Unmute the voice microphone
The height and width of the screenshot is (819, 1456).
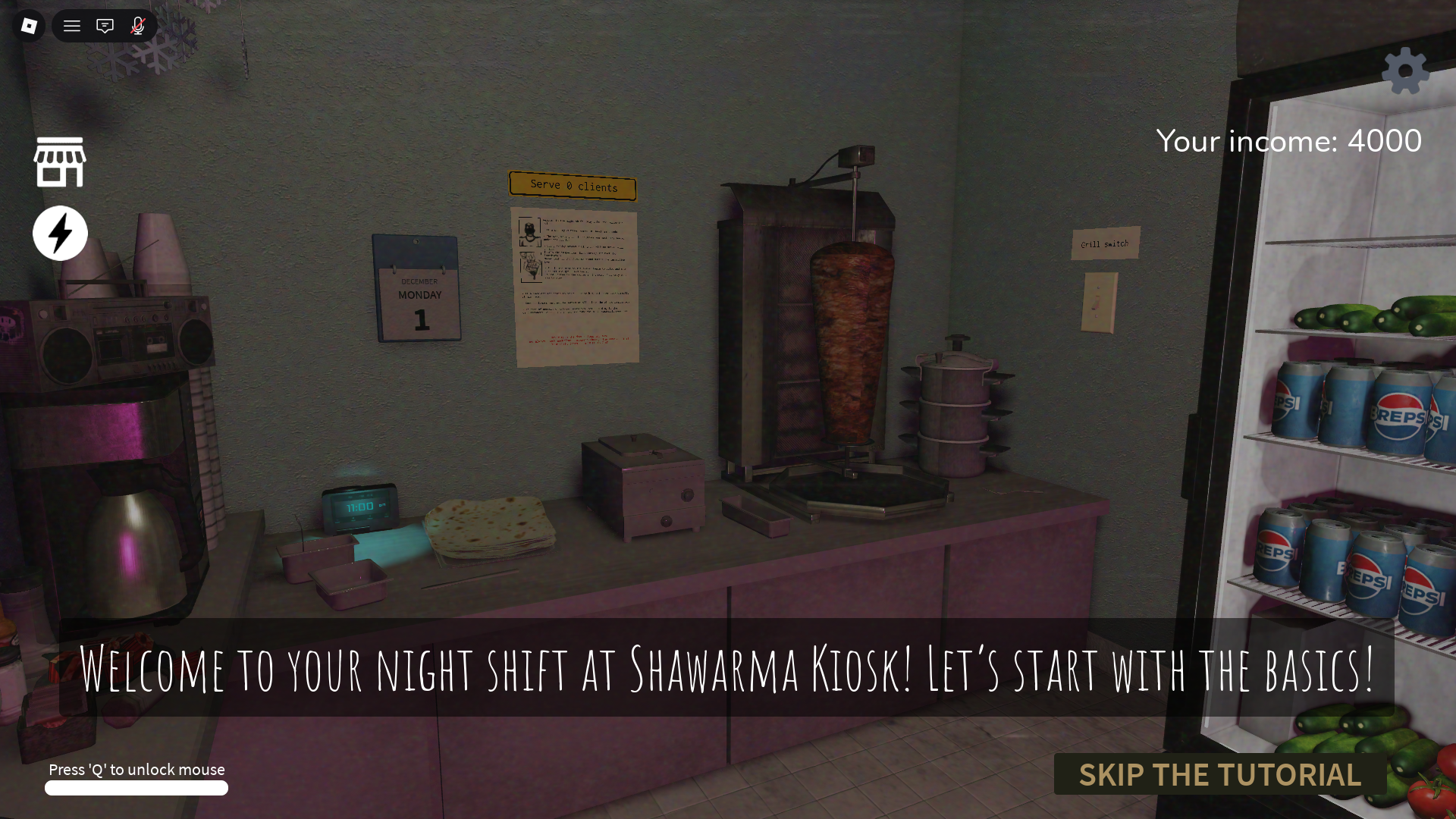(x=137, y=26)
